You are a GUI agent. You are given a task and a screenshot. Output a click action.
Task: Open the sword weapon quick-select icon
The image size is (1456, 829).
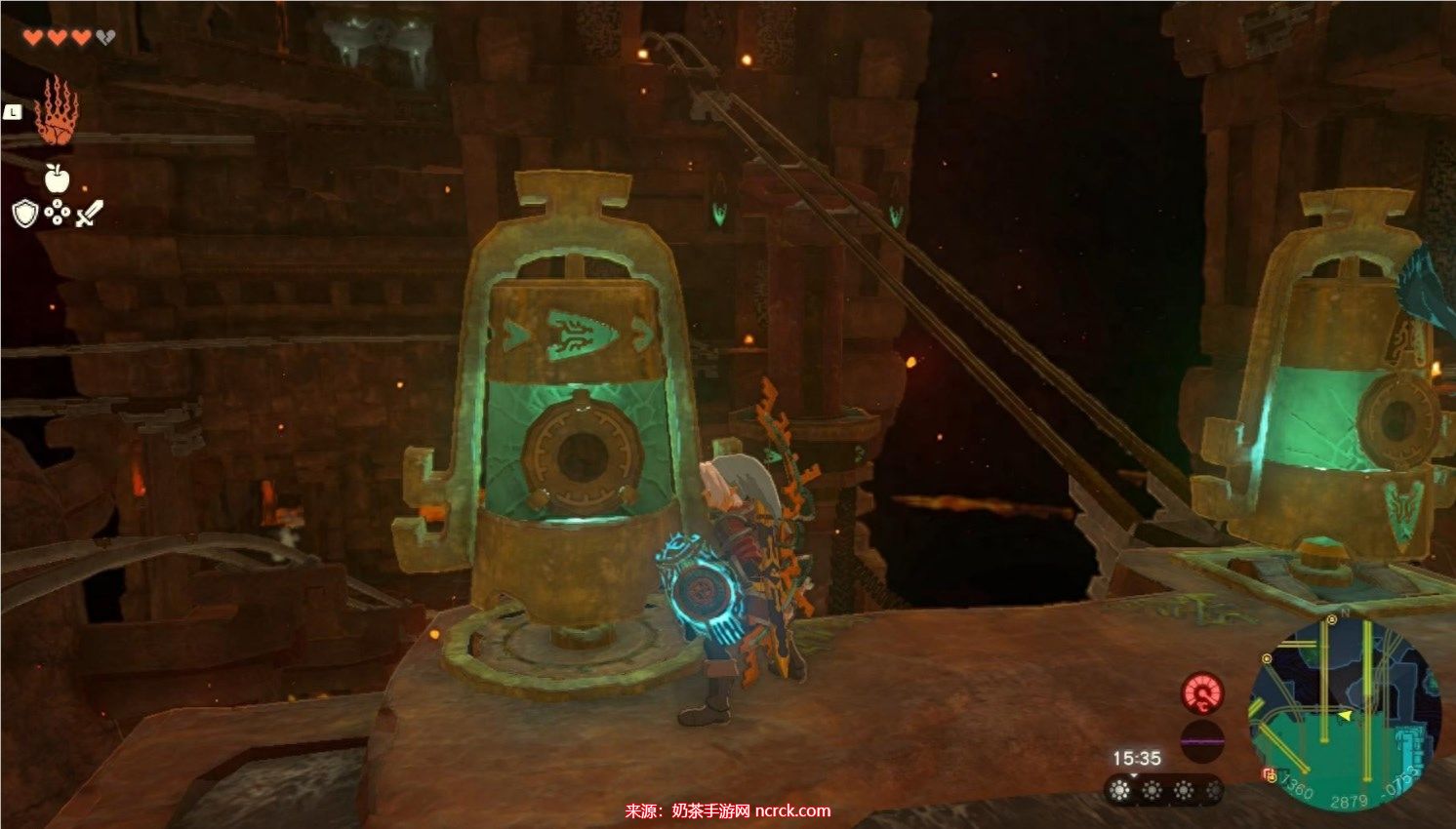pyautogui.click(x=89, y=213)
